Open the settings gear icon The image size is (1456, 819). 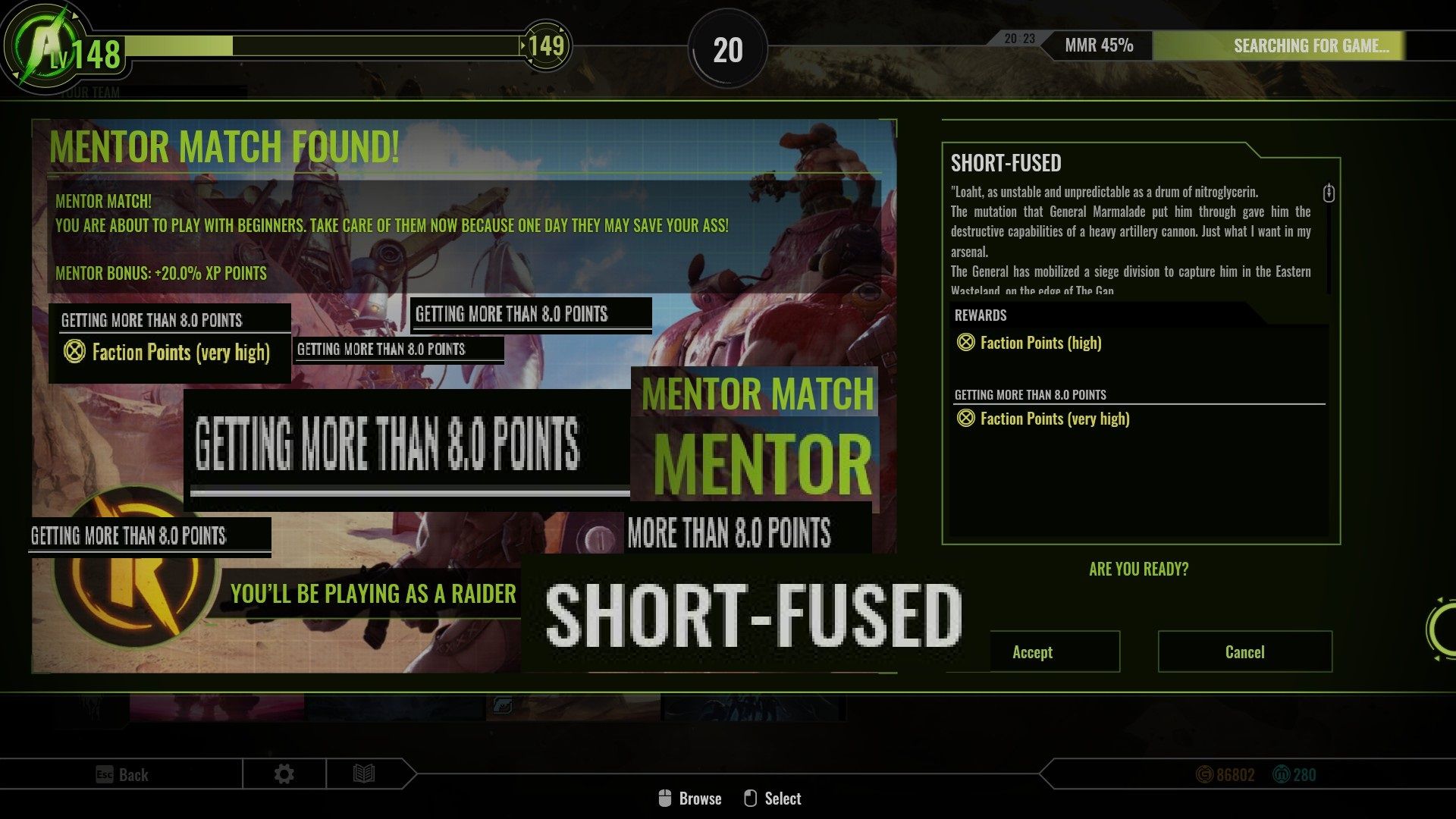[284, 774]
